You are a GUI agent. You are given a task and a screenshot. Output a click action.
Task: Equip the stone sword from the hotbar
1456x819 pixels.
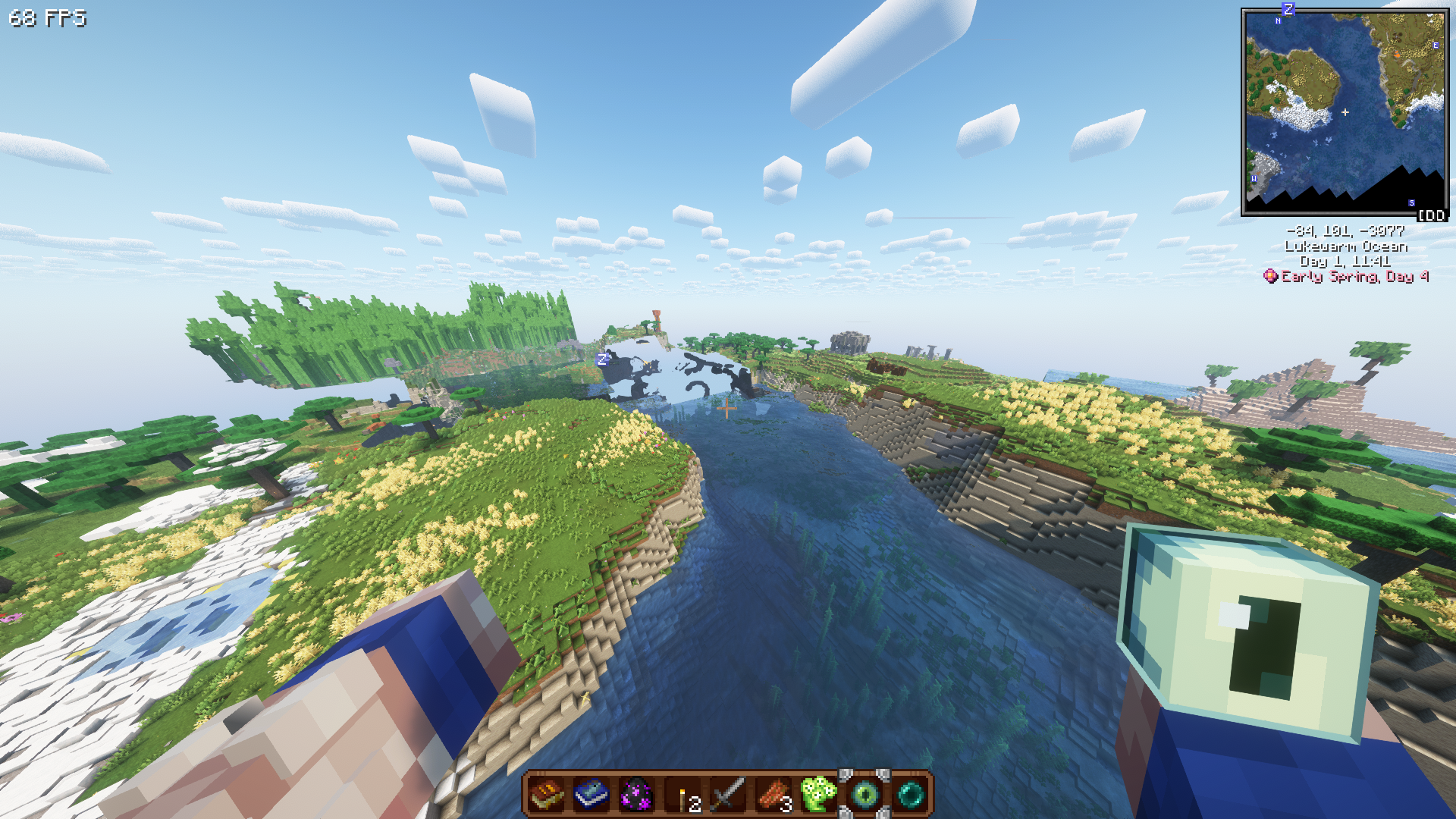click(x=728, y=795)
